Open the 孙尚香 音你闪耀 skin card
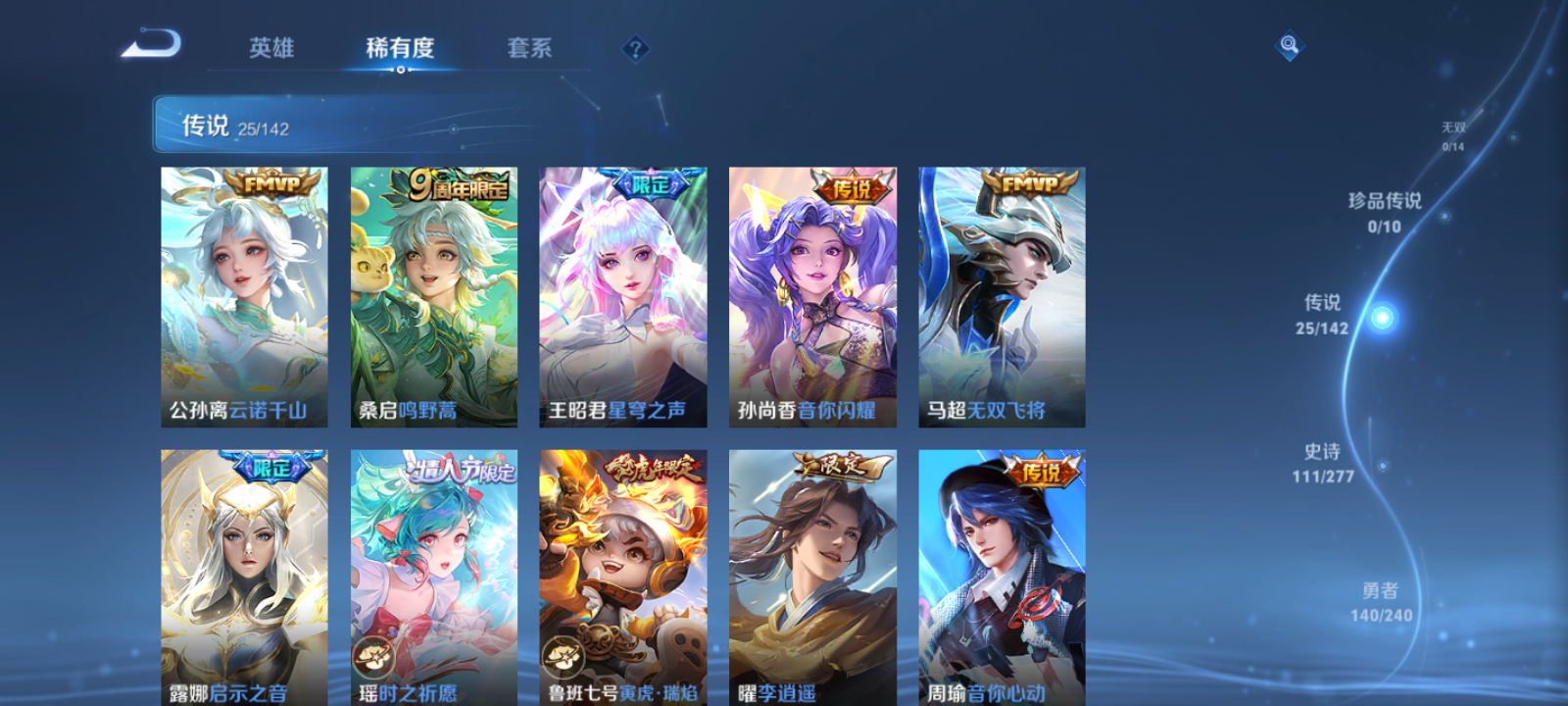 coord(811,294)
